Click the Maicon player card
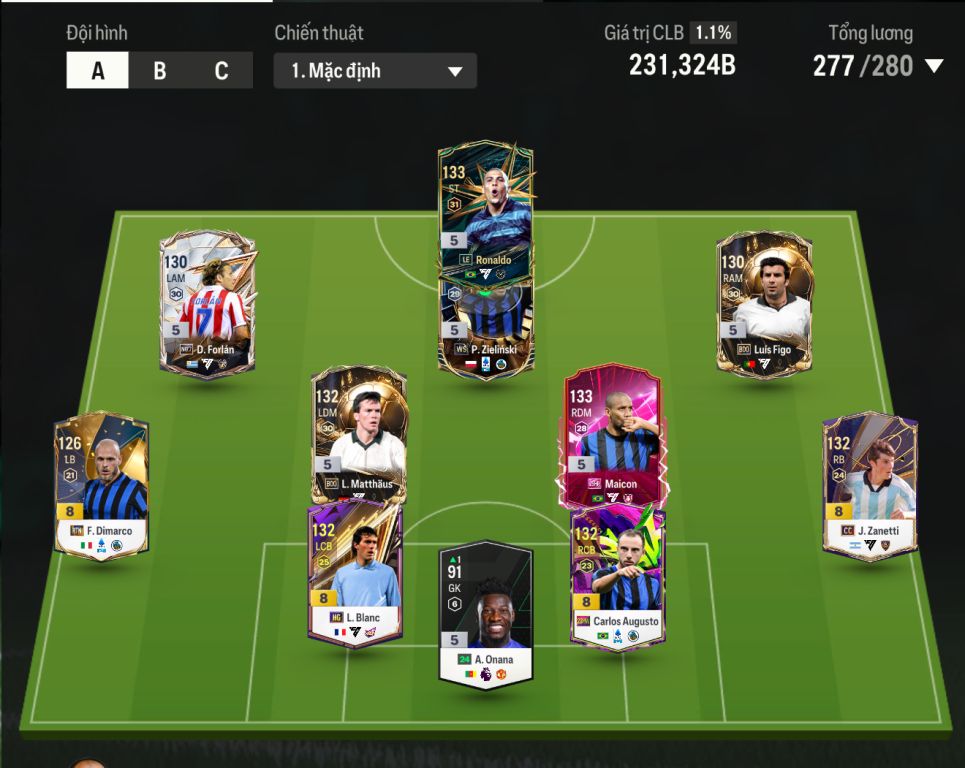 612,435
